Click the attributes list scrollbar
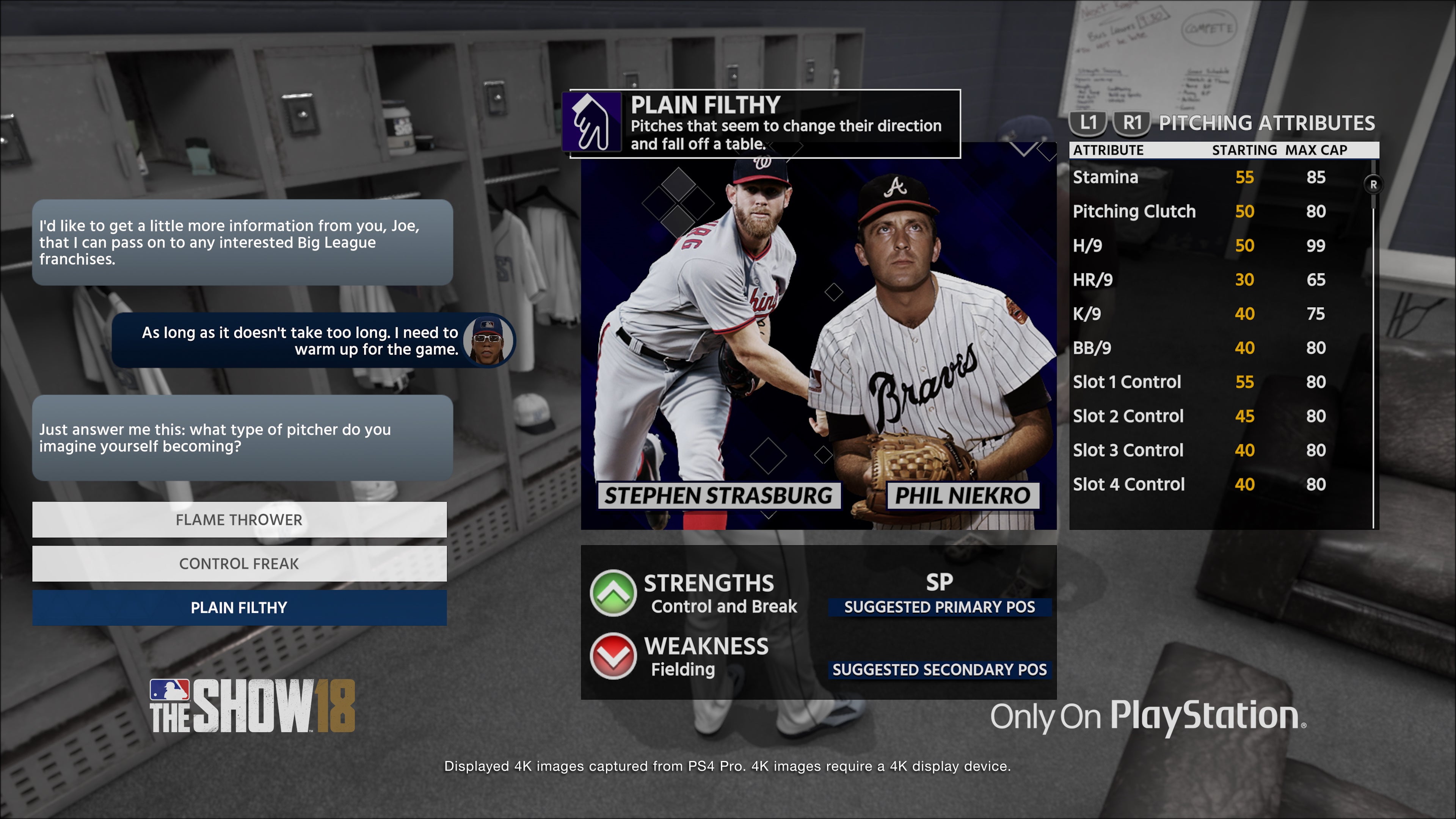This screenshot has width=1456, height=819. pyautogui.click(x=1373, y=339)
